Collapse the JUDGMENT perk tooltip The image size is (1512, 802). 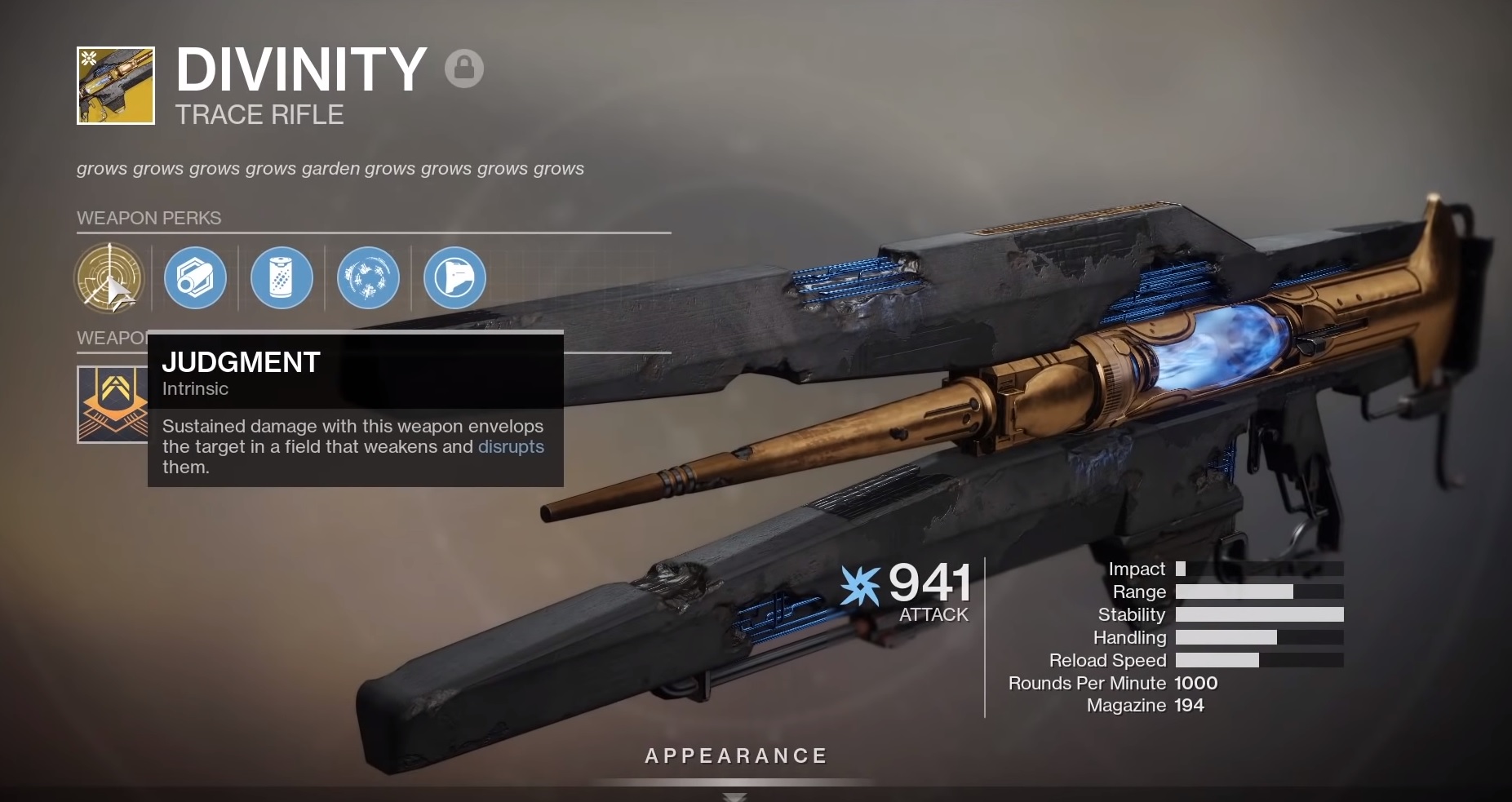pyautogui.click(x=241, y=361)
